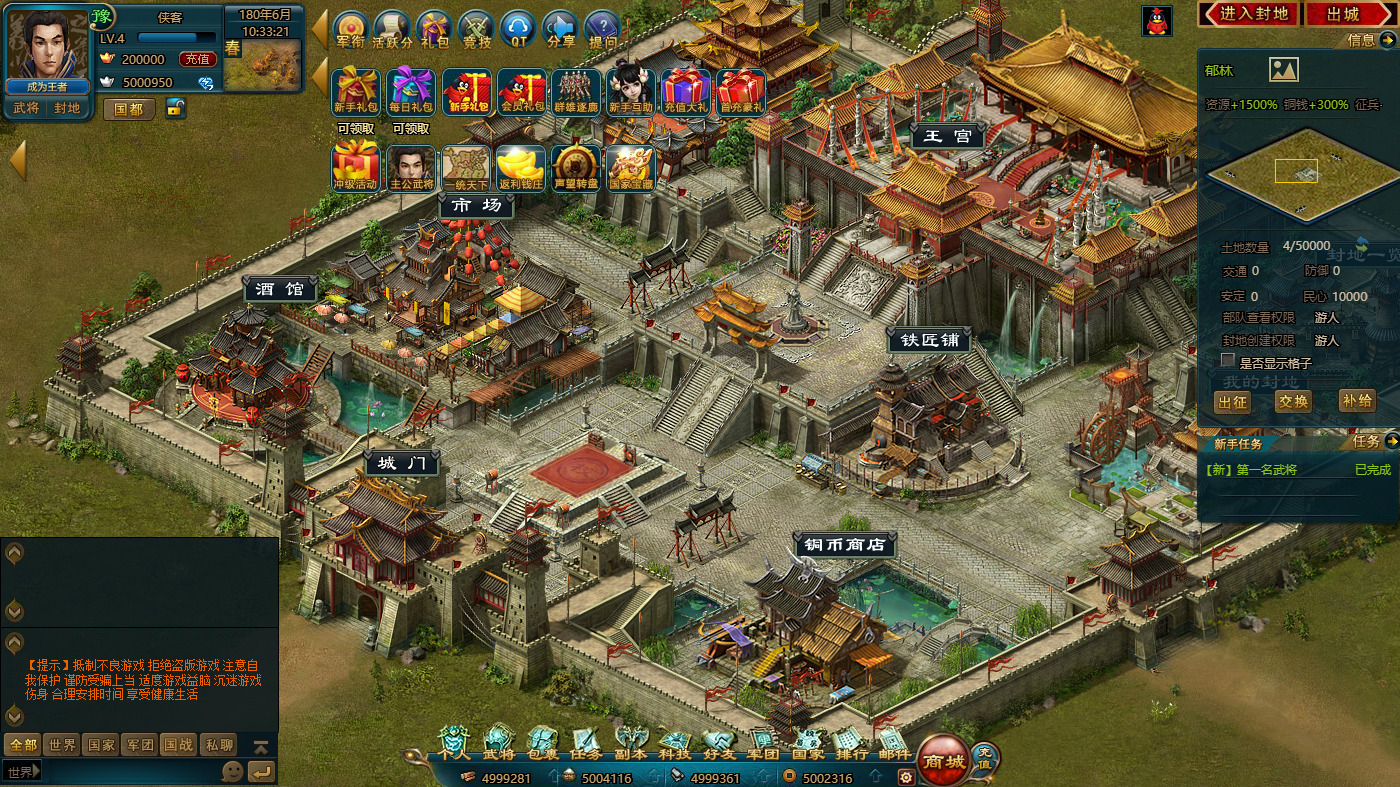The width and height of the screenshot is (1400, 787).
Task: Show the 排行 rankings
Action: pos(851,746)
